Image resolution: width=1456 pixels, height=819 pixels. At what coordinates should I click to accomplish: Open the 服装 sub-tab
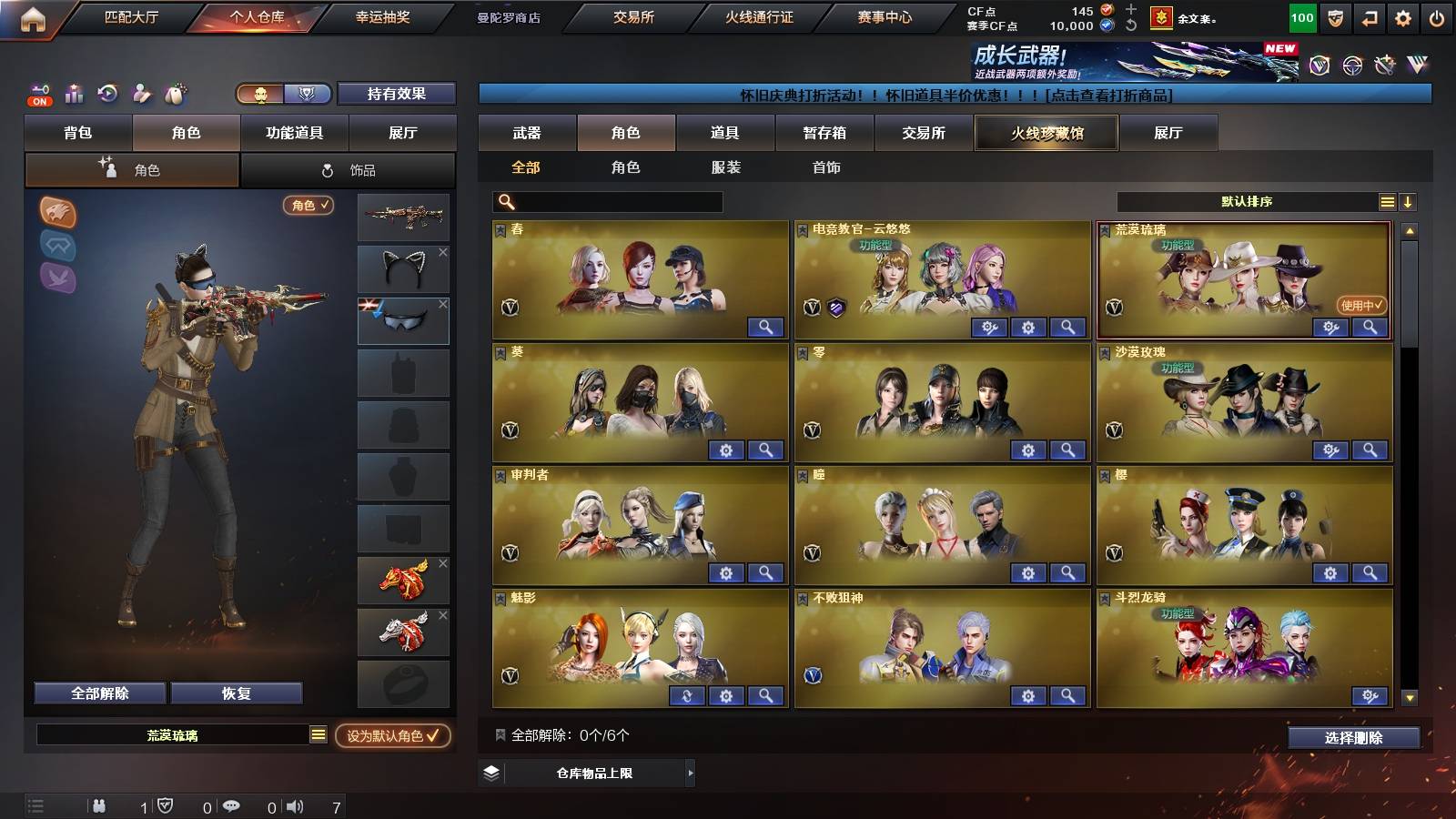(724, 167)
